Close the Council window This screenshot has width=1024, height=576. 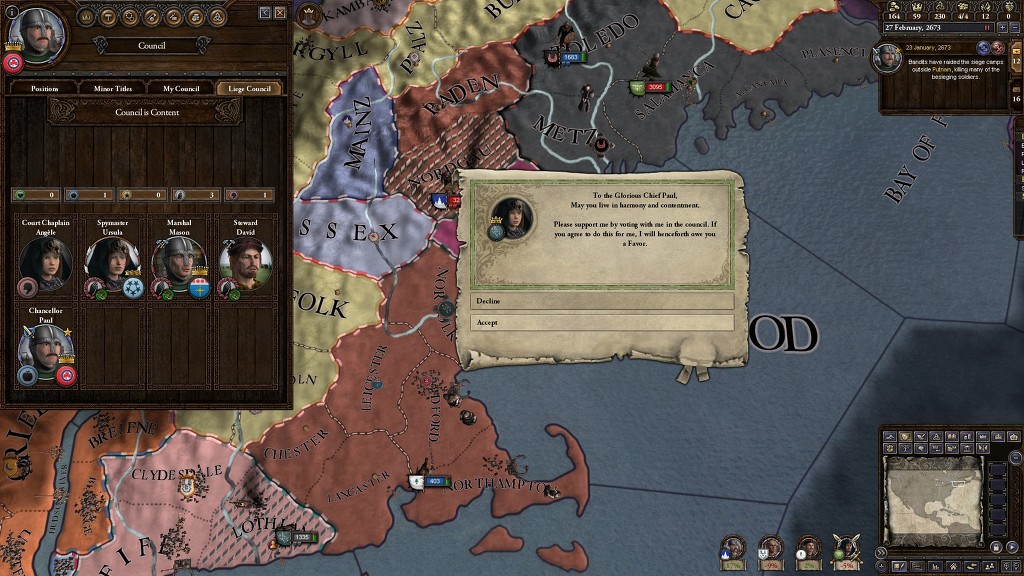pyautogui.click(x=280, y=12)
